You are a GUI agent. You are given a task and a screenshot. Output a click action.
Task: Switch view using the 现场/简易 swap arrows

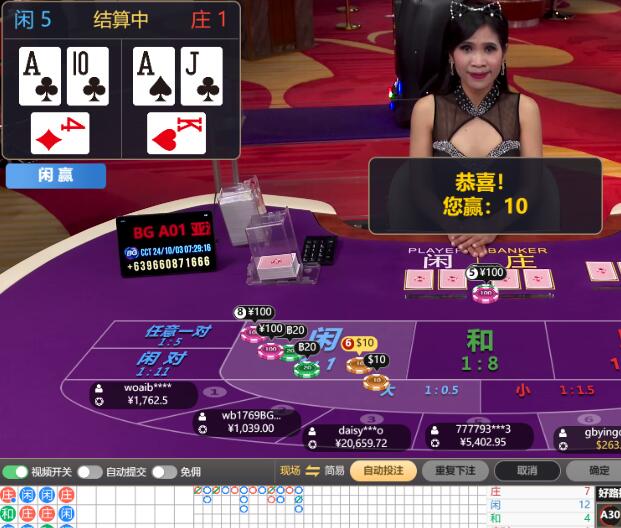312,470
